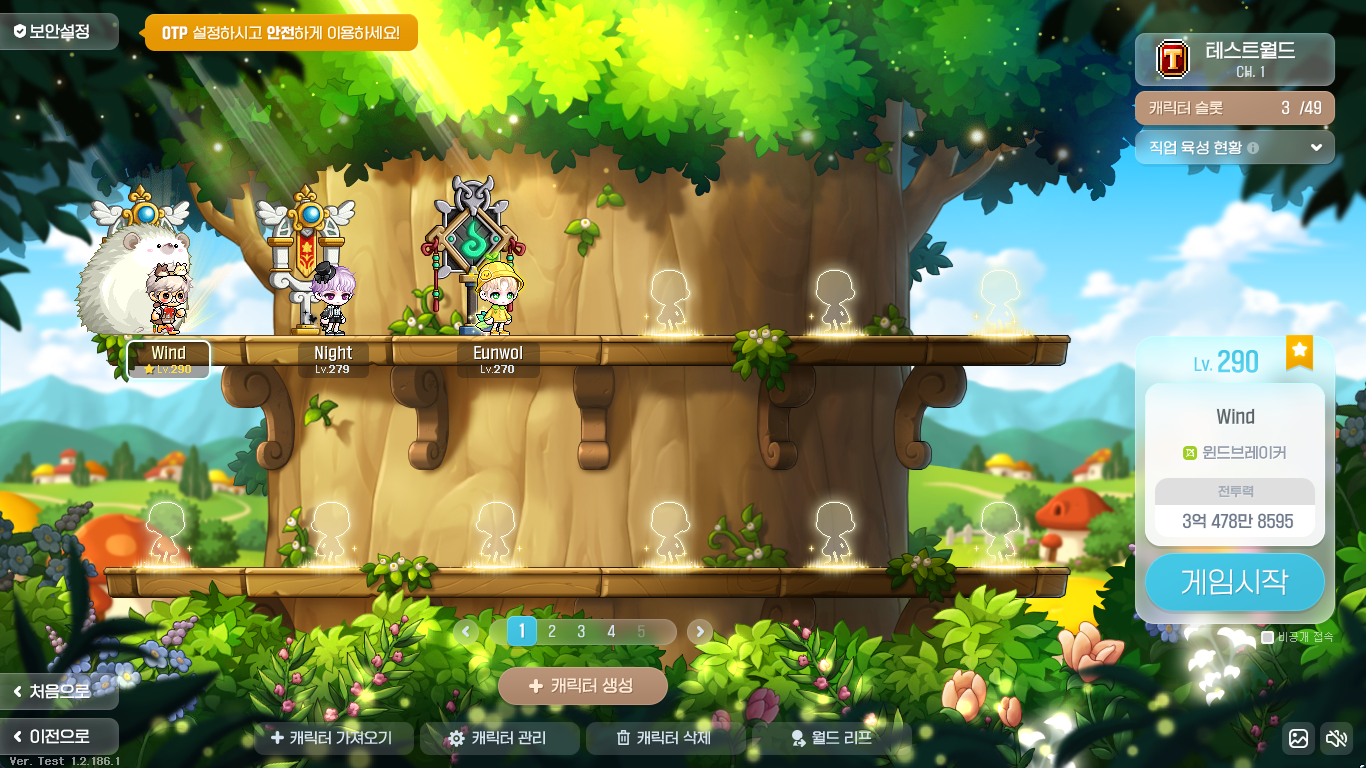Go to character page 2
Viewport: 1366px width, 768px height.
pos(551,631)
